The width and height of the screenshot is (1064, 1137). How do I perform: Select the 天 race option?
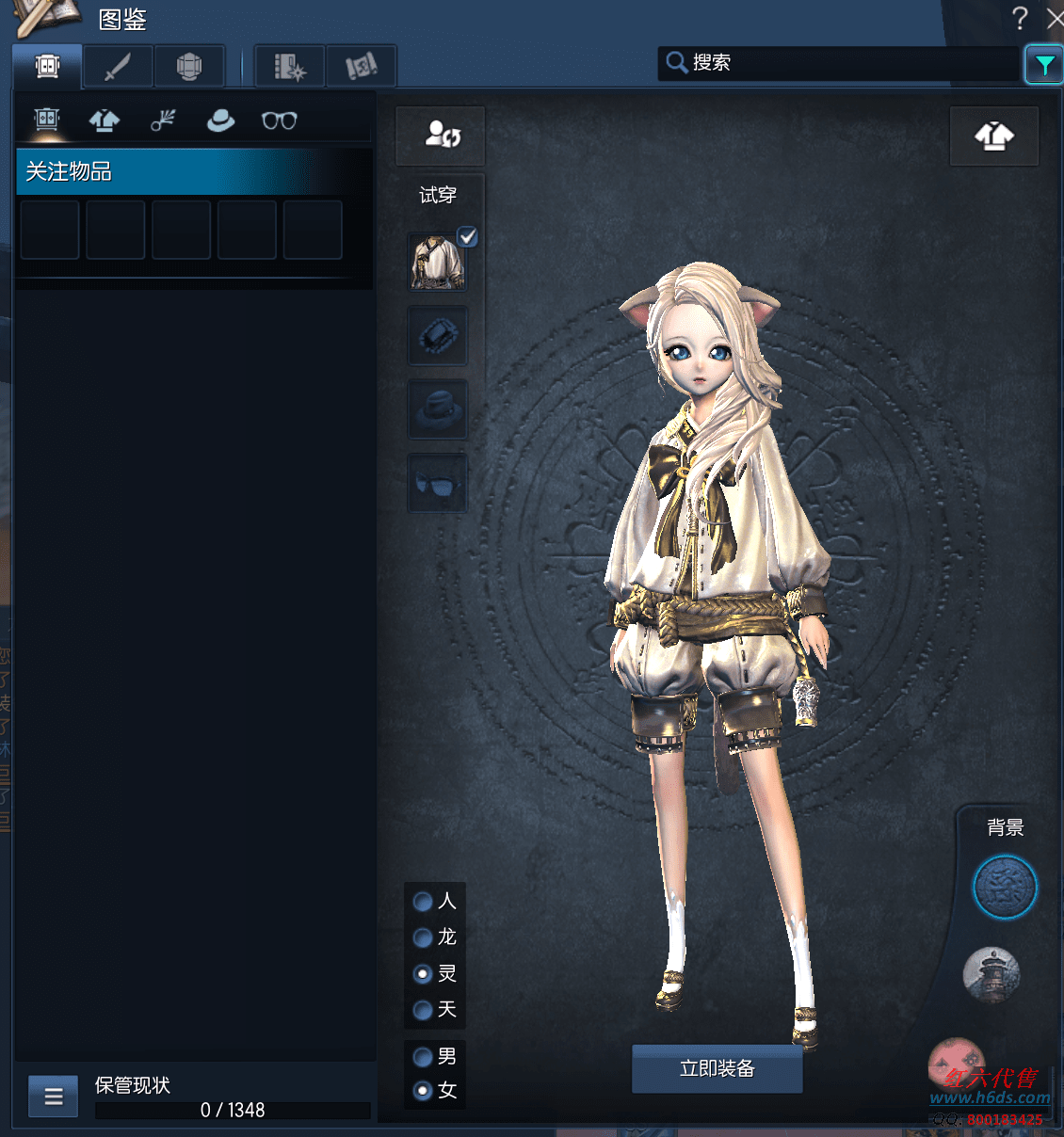424,1010
